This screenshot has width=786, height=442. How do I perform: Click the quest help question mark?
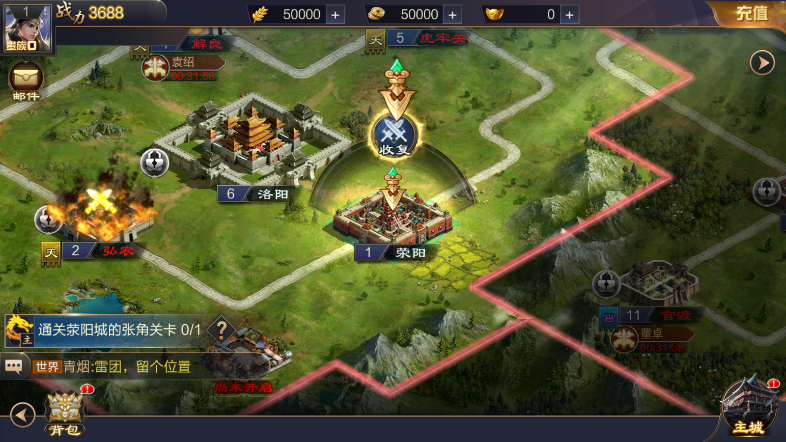tap(222, 329)
